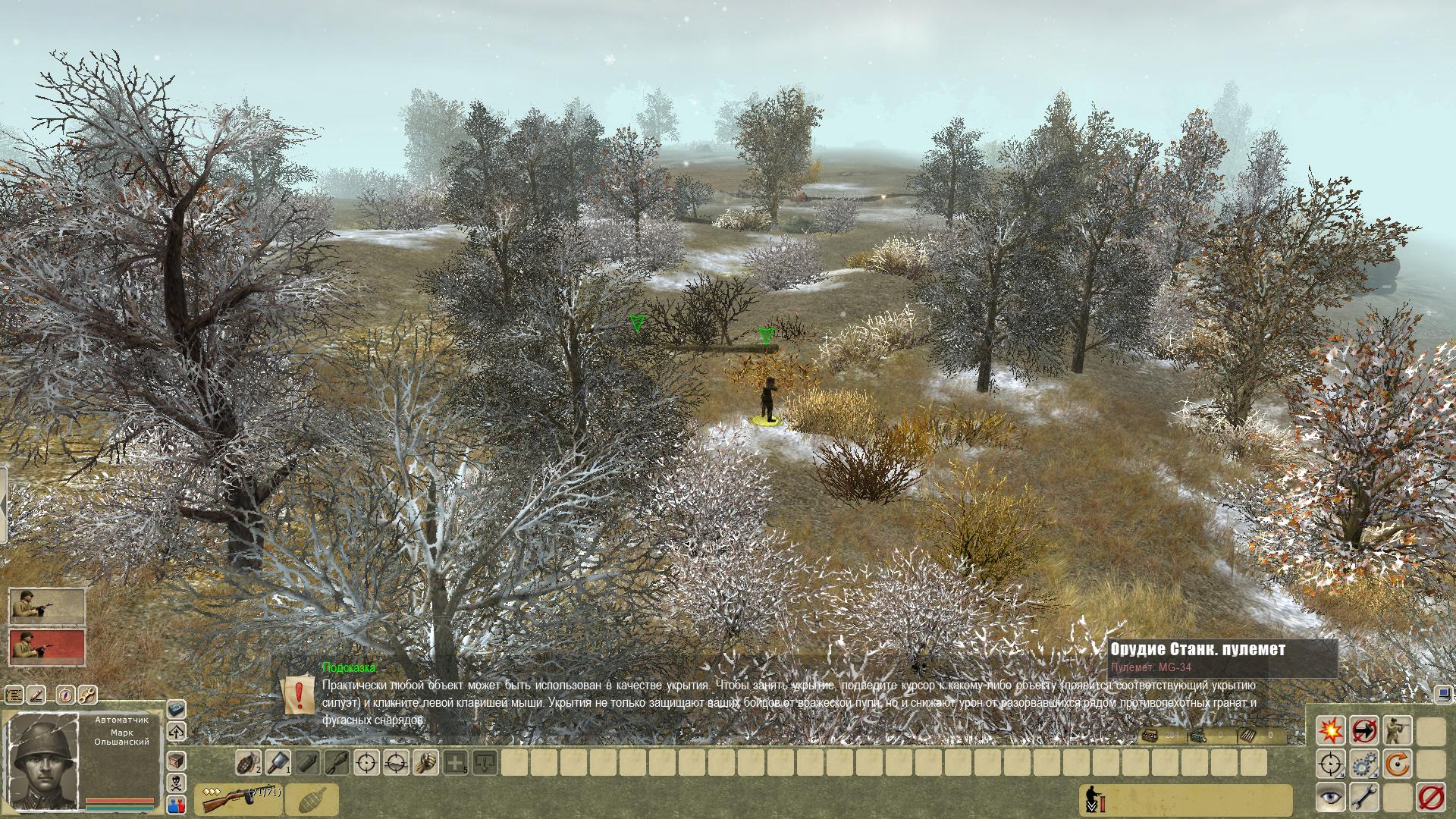This screenshot has width=1456, height=819.
Task: Open the compass icon
Action: (64, 694)
